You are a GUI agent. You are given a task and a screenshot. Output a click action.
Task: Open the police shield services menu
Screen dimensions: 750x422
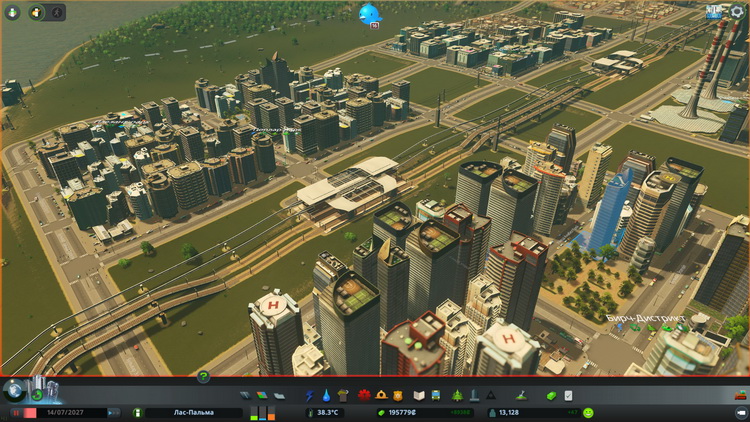[x=397, y=396]
